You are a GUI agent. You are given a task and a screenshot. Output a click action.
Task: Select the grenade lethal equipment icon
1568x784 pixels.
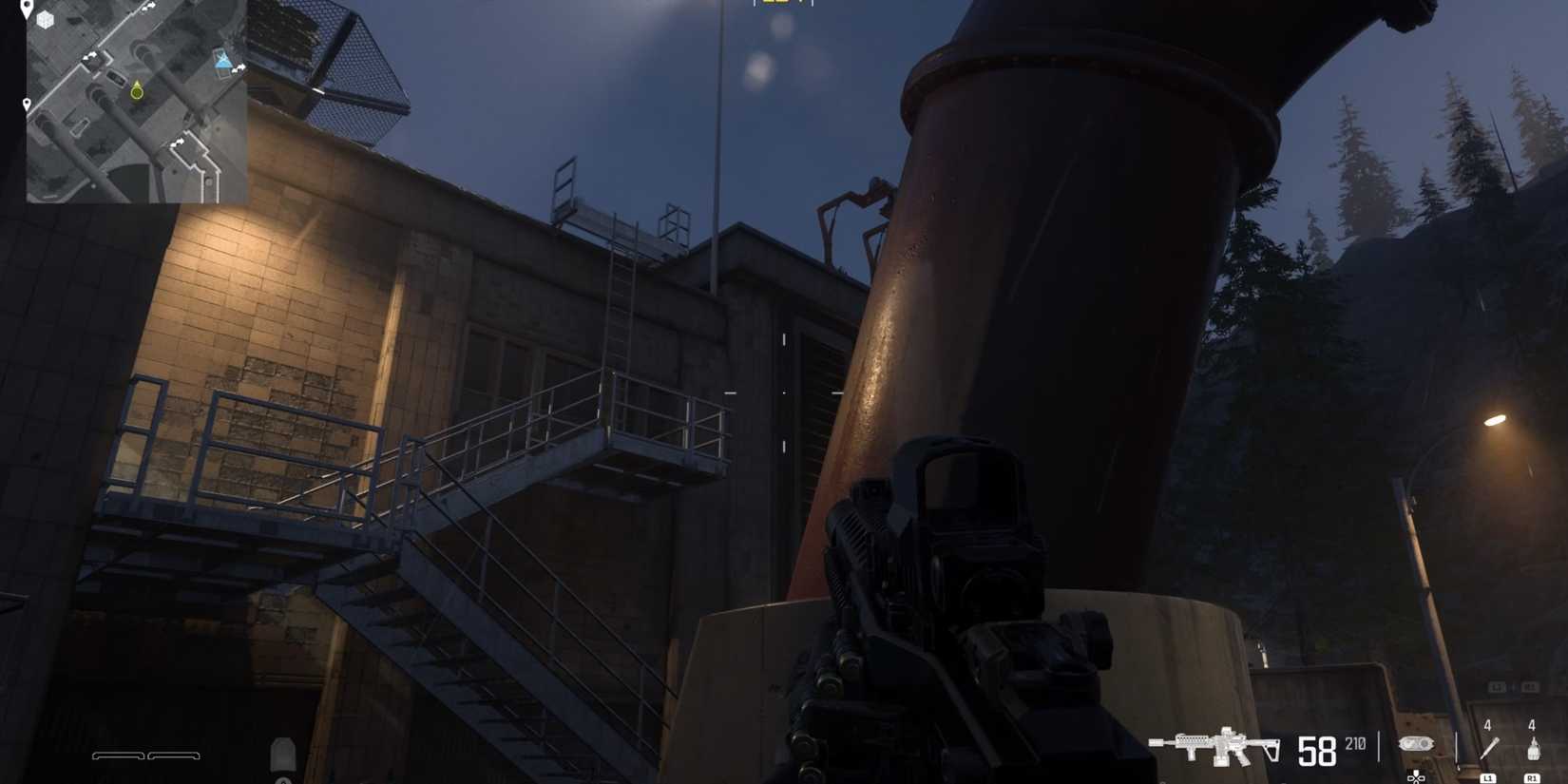(1532, 749)
